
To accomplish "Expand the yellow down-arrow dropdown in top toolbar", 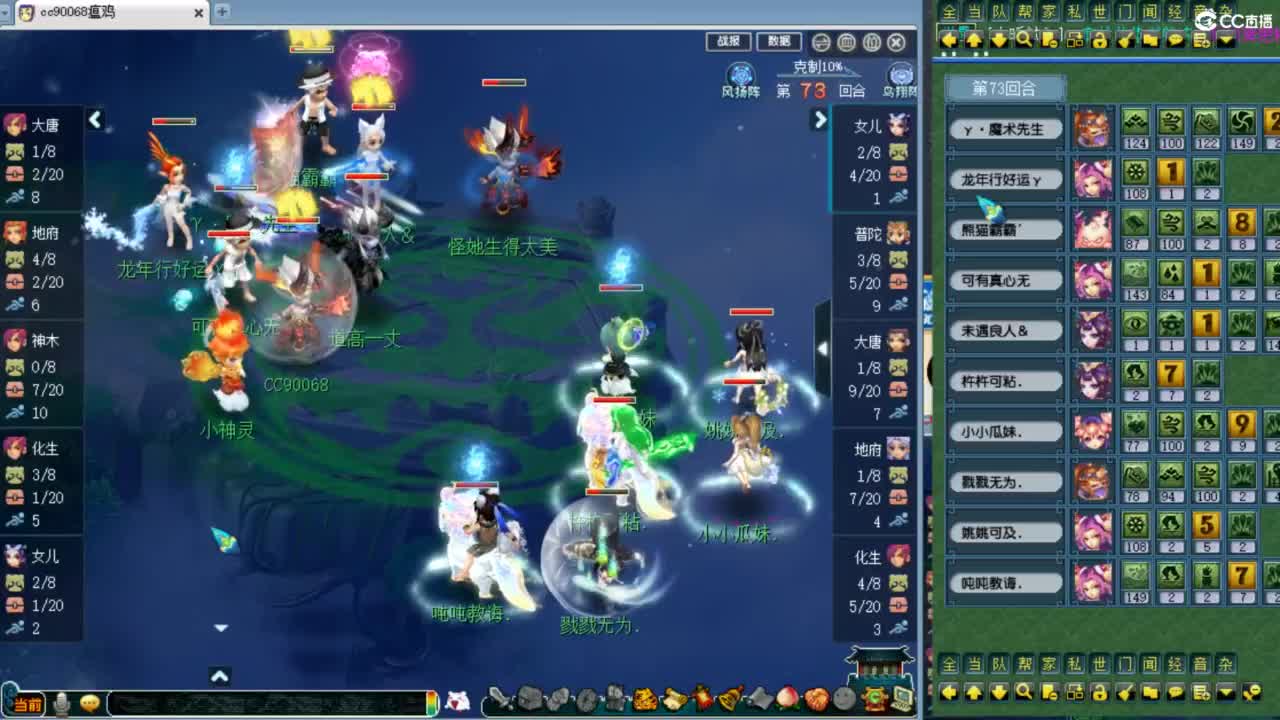I will coord(1227,40).
